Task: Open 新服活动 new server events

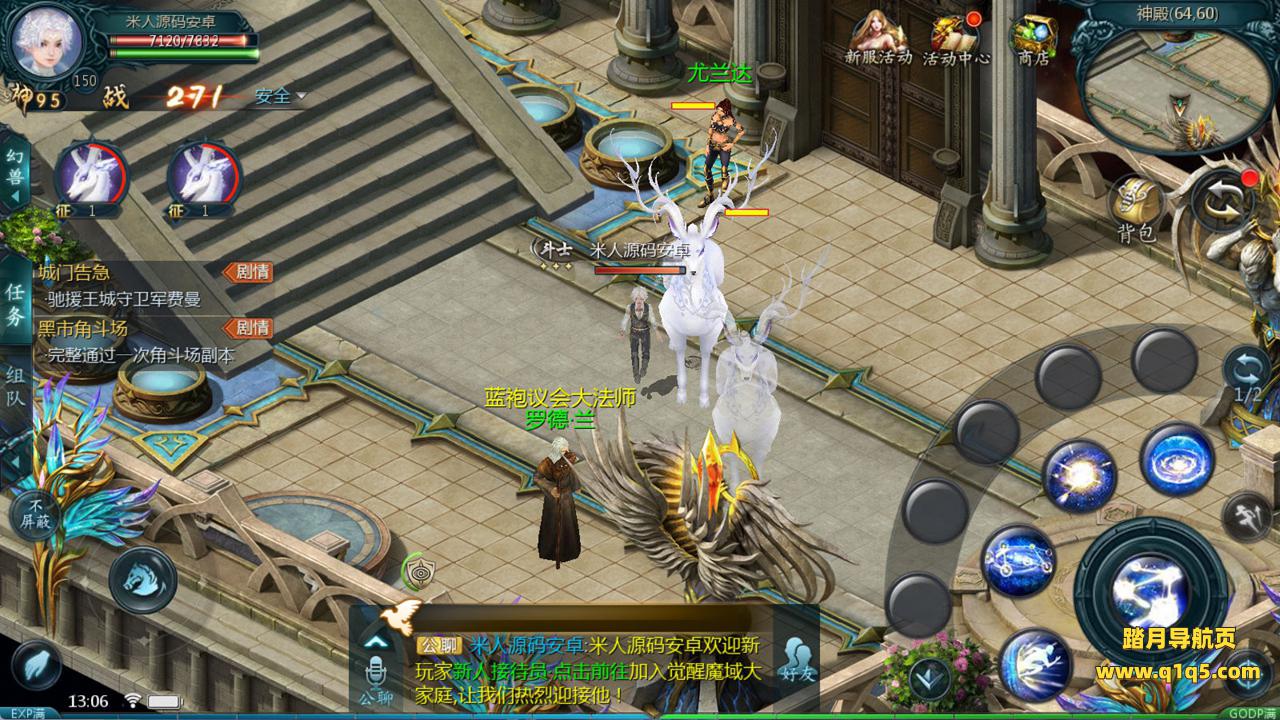Action: pos(878,40)
